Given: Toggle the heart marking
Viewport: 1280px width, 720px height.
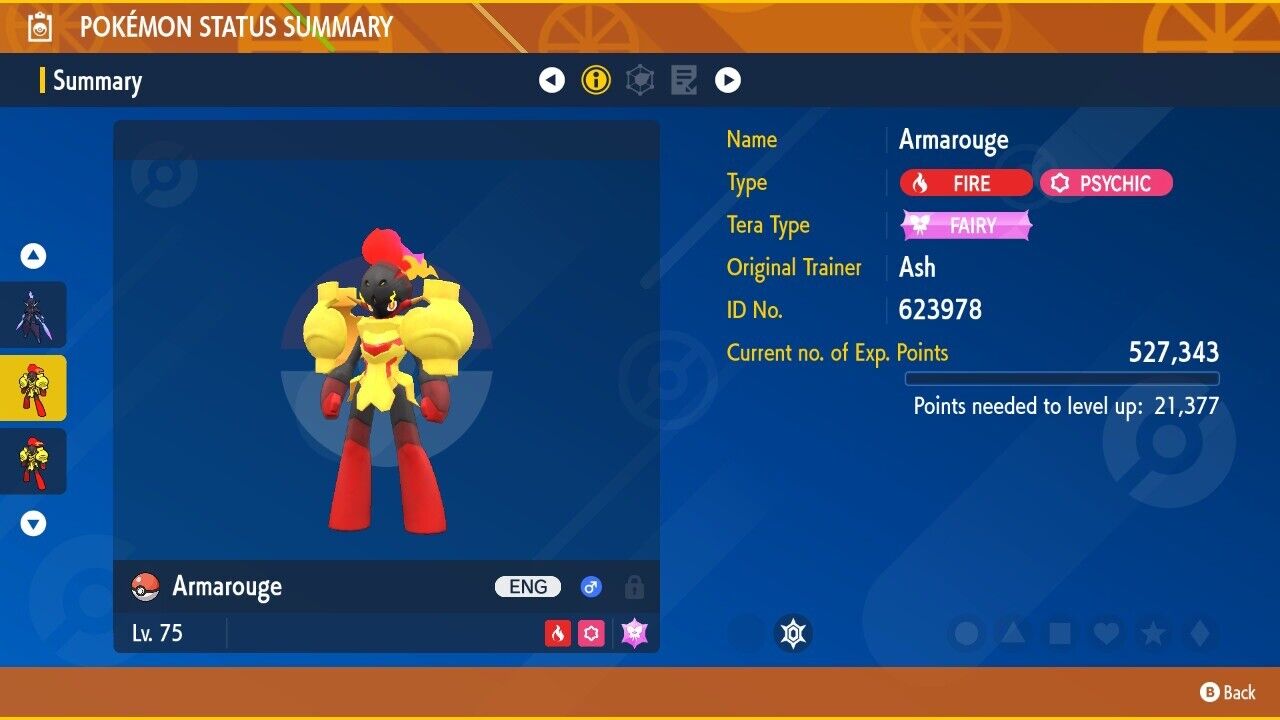Looking at the screenshot, I should 1105,633.
